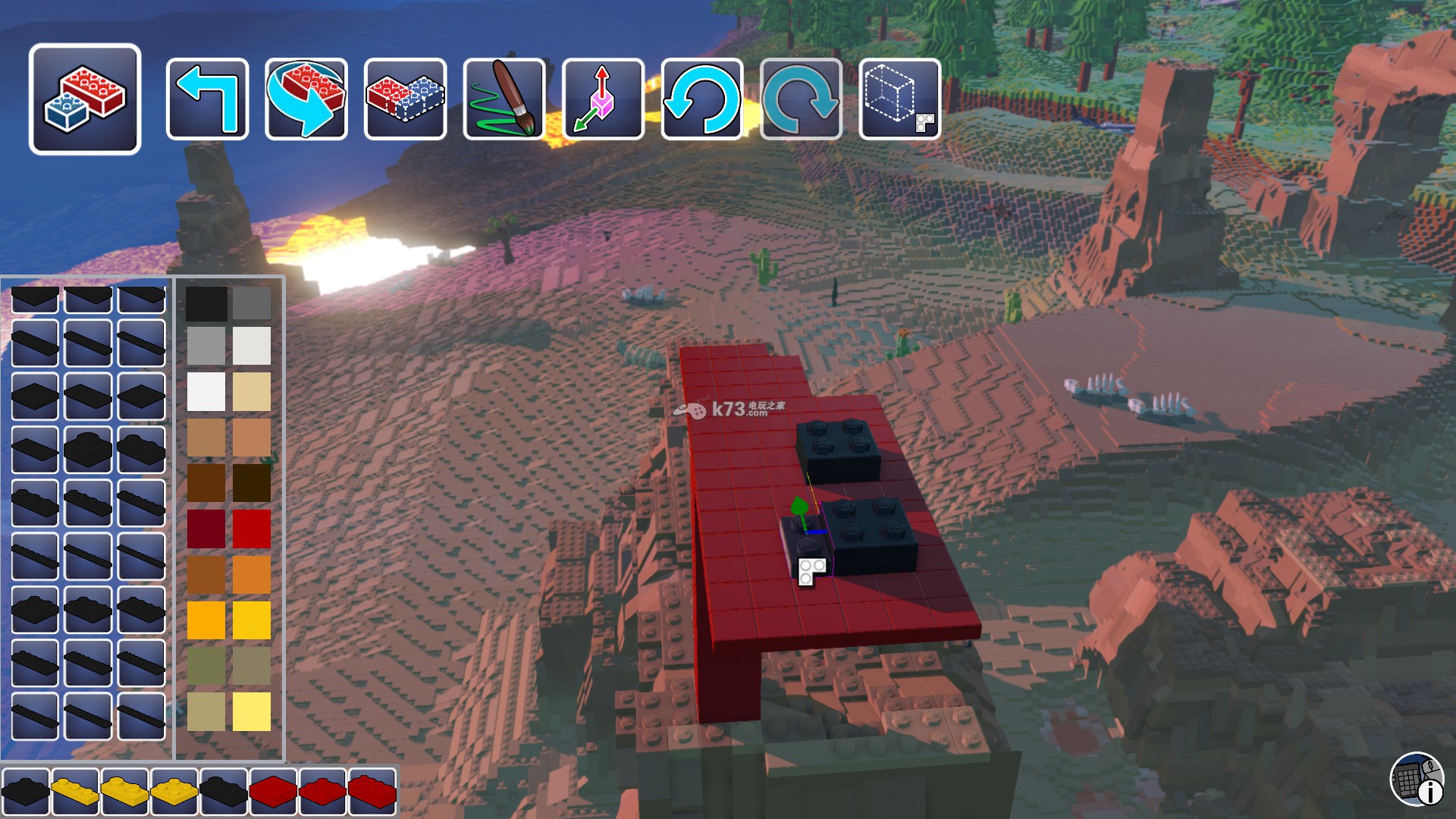
Task: Choose the pure white color swatch
Action: 206,391
